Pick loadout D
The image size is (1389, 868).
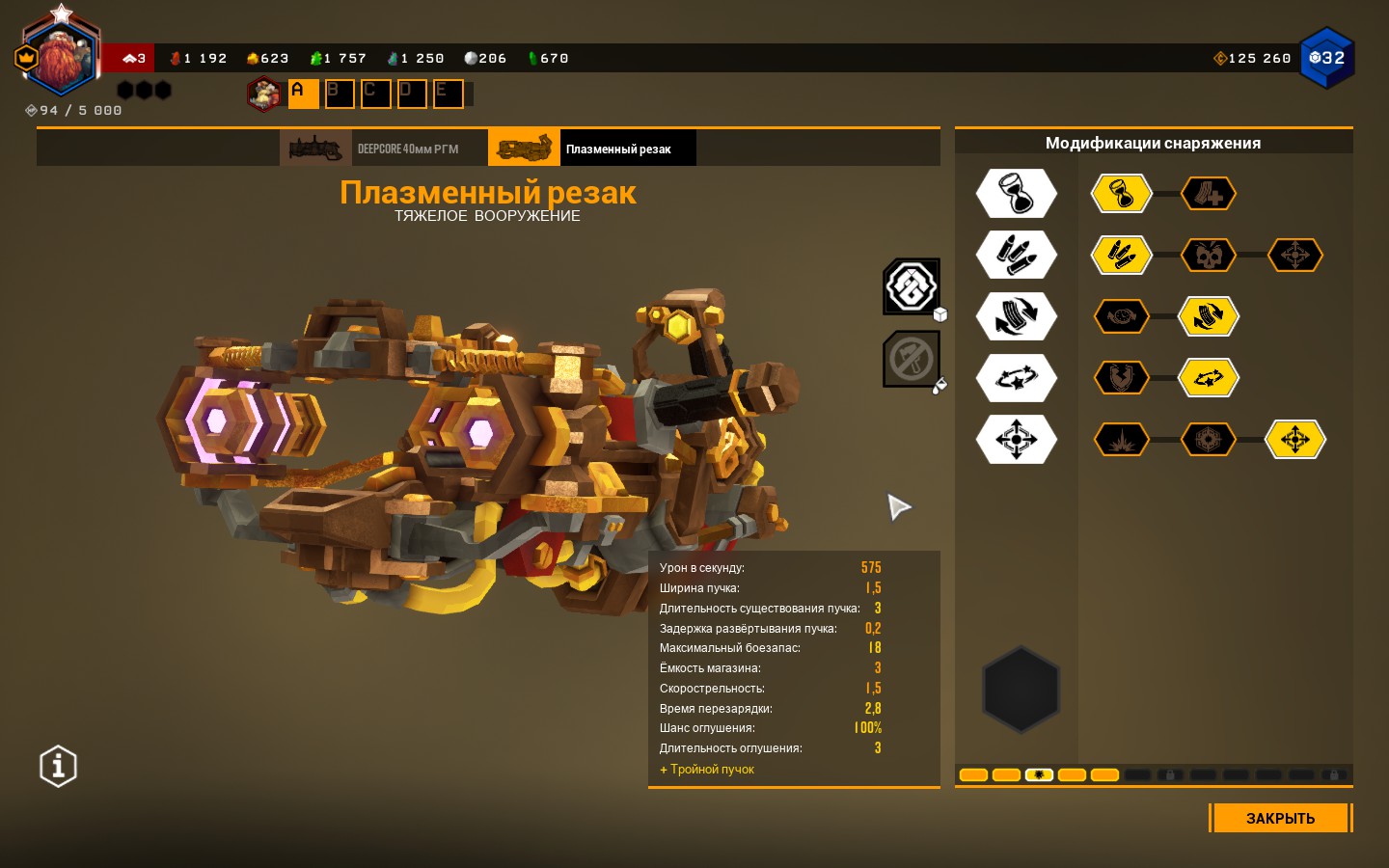click(412, 94)
